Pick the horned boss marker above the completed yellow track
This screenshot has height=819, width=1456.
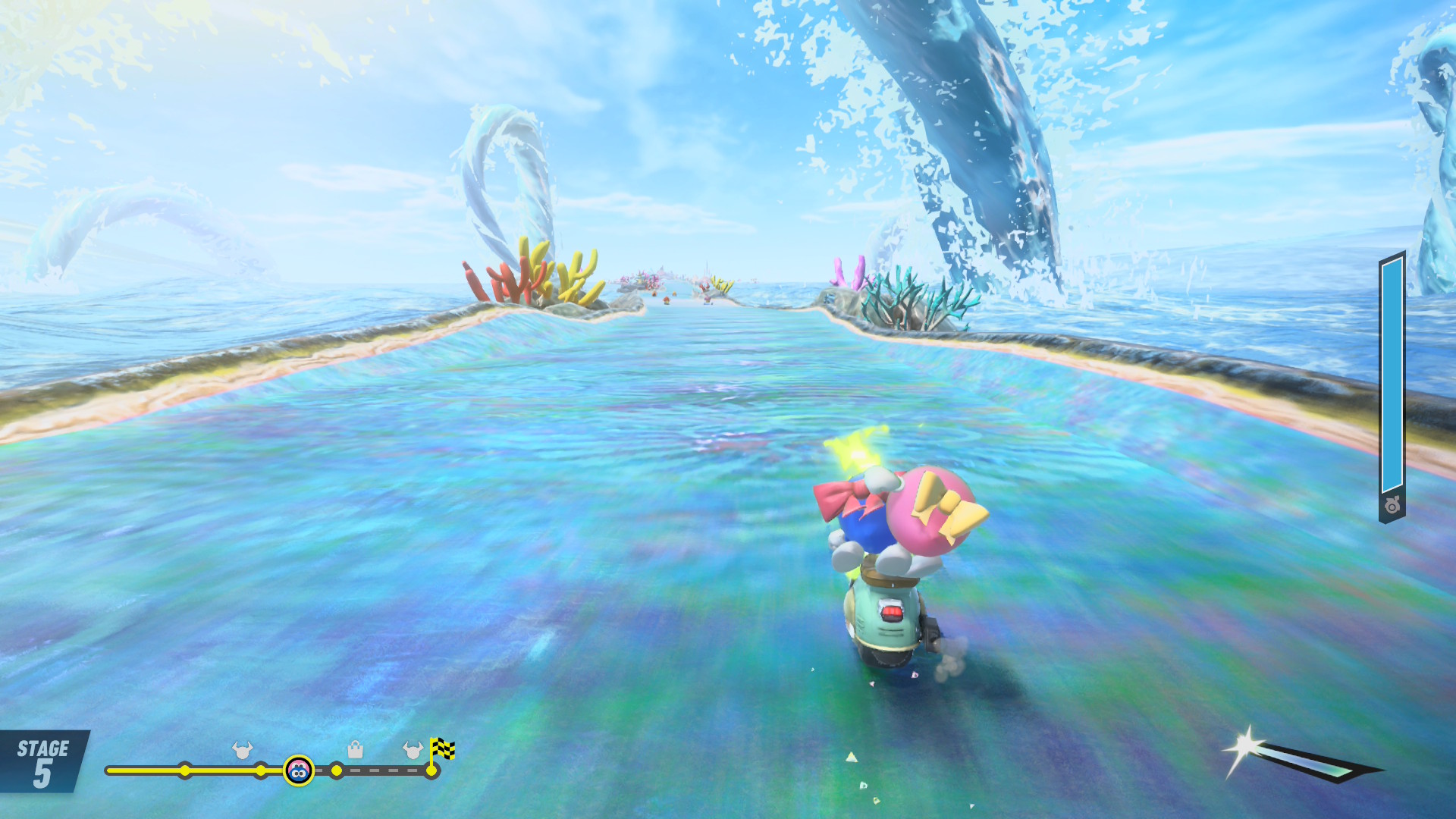point(243,750)
